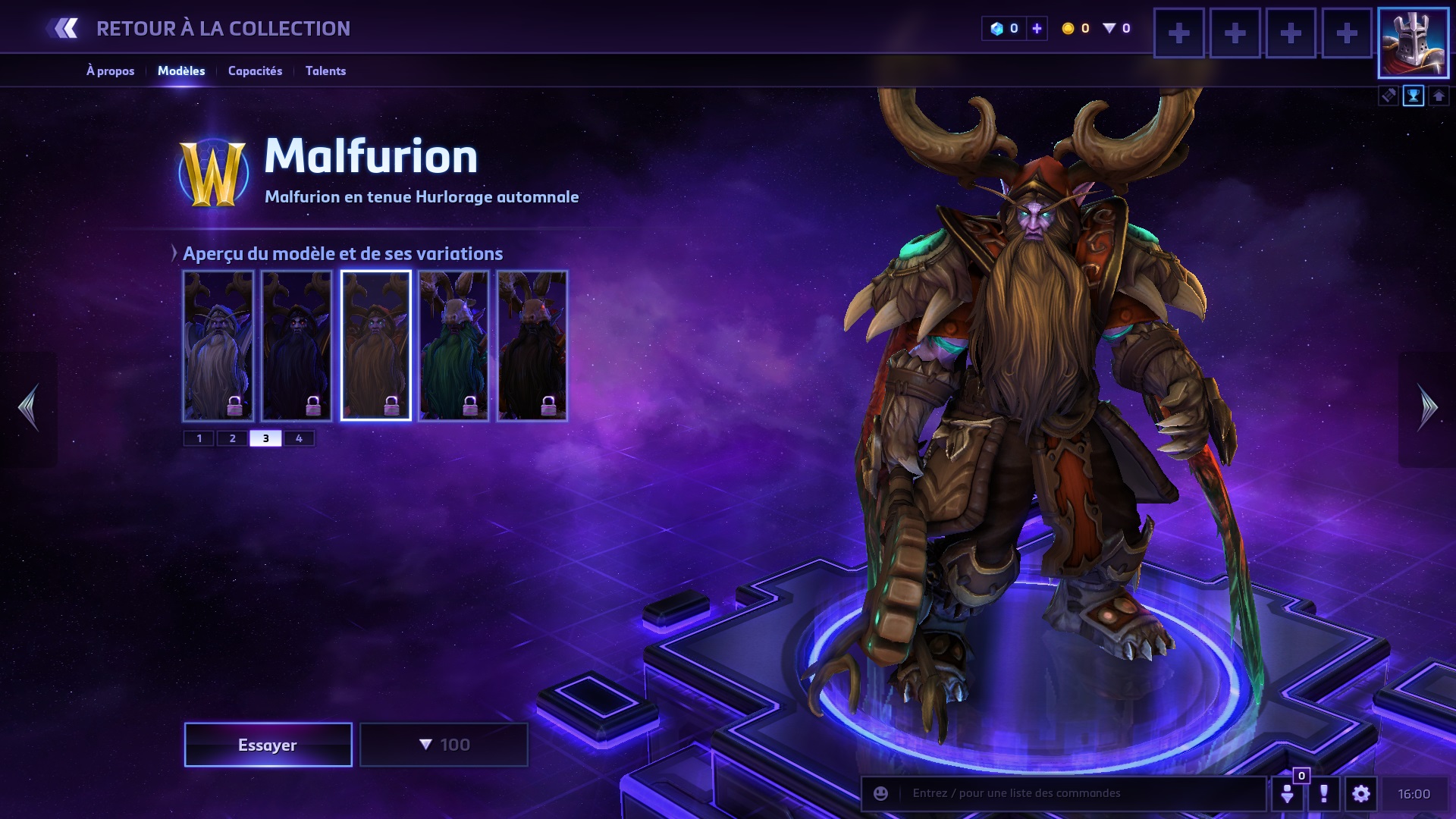The height and width of the screenshot is (819, 1456).
Task: Buy the skin for 100 shards
Action: tap(444, 745)
